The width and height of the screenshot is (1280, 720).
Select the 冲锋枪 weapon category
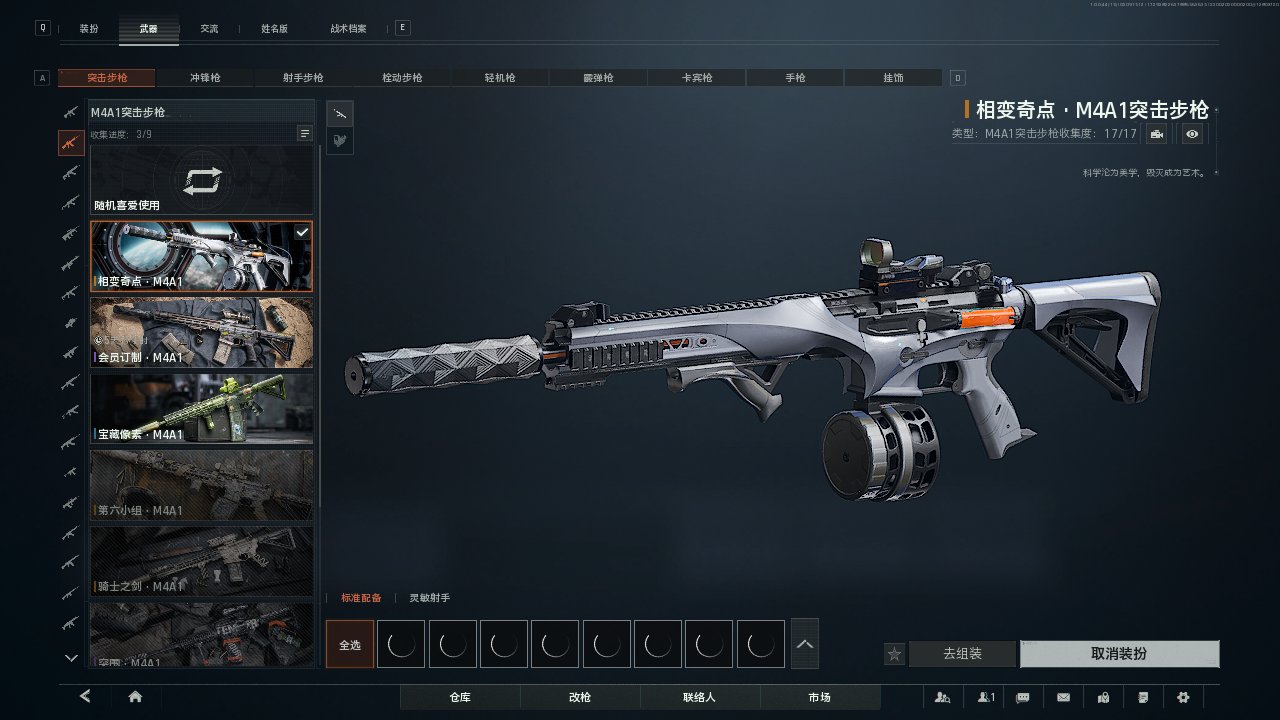click(205, 78)
